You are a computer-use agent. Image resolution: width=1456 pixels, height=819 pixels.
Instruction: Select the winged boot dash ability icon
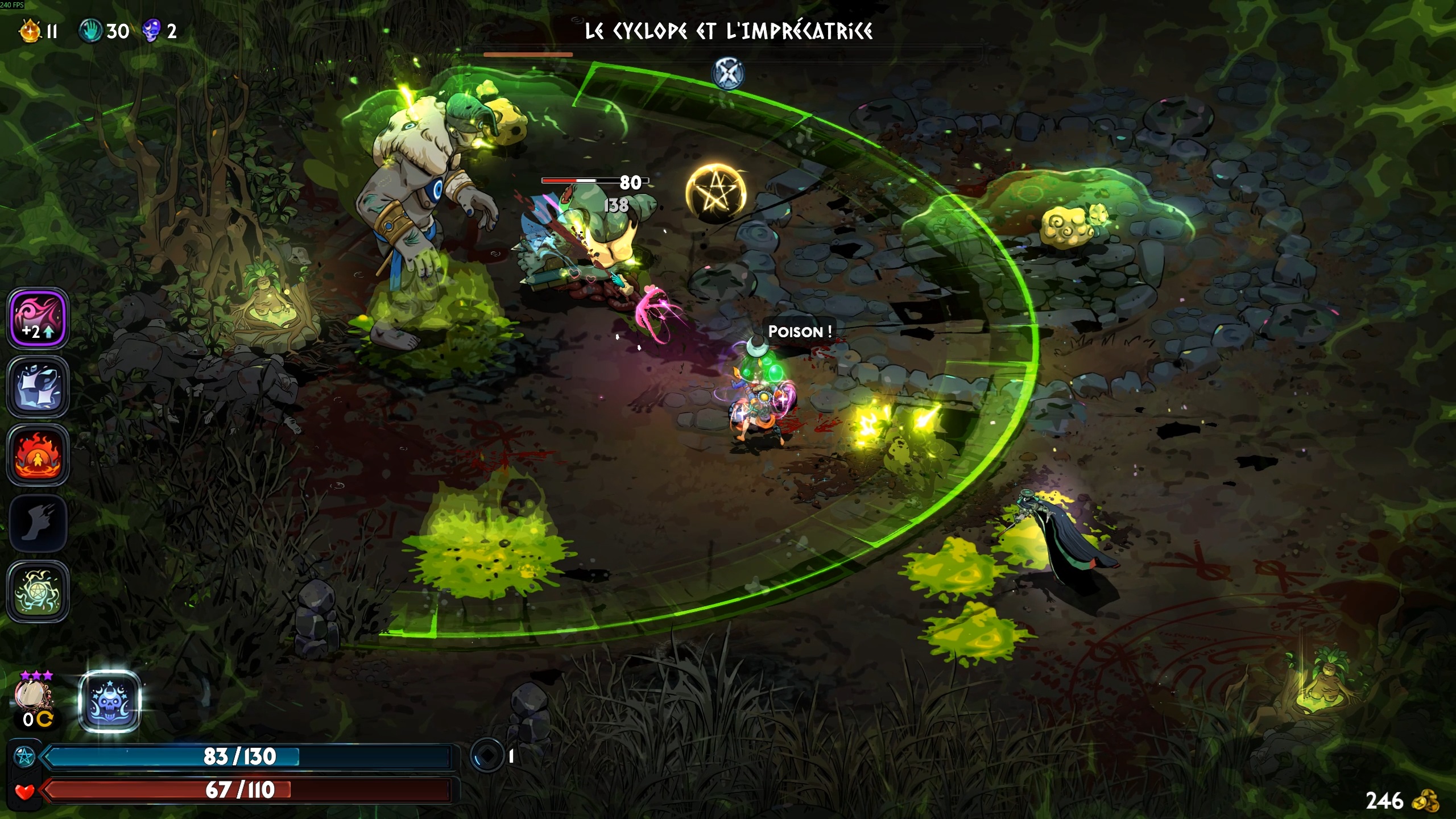37,522
